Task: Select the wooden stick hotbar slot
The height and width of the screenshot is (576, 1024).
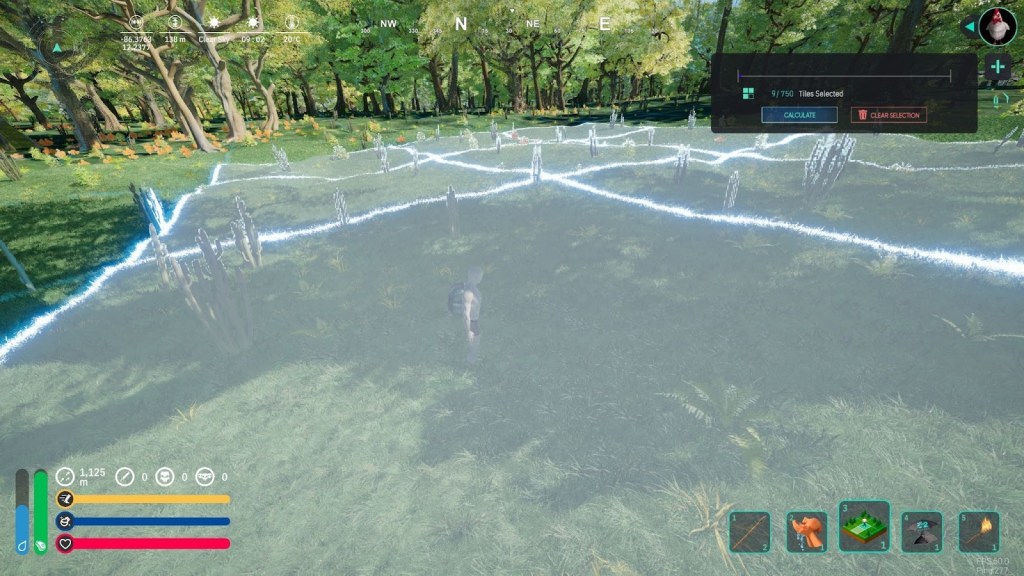Action: [749, 532]
